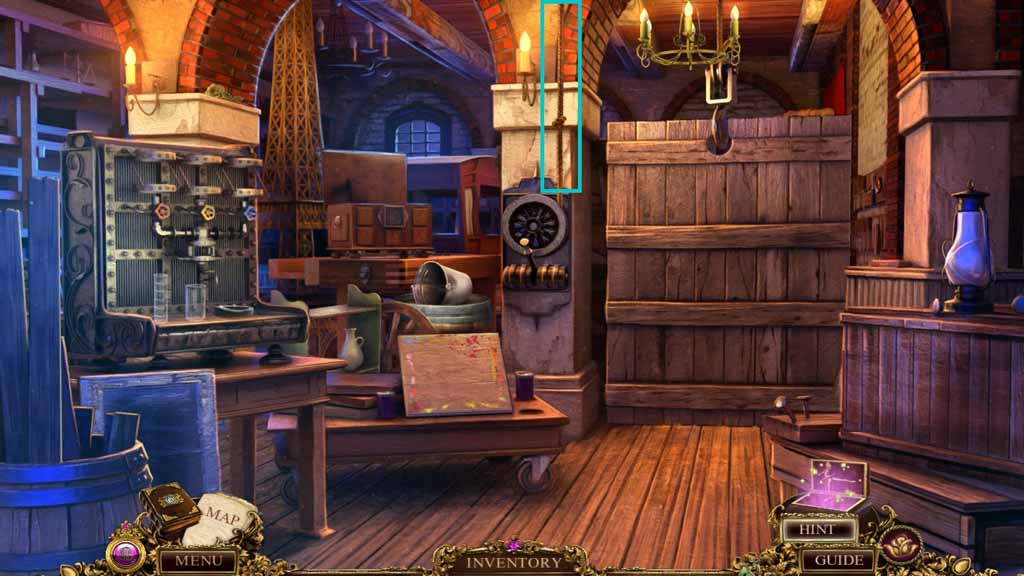
Task: Open the Menu button
Action: tap(197, 560)
